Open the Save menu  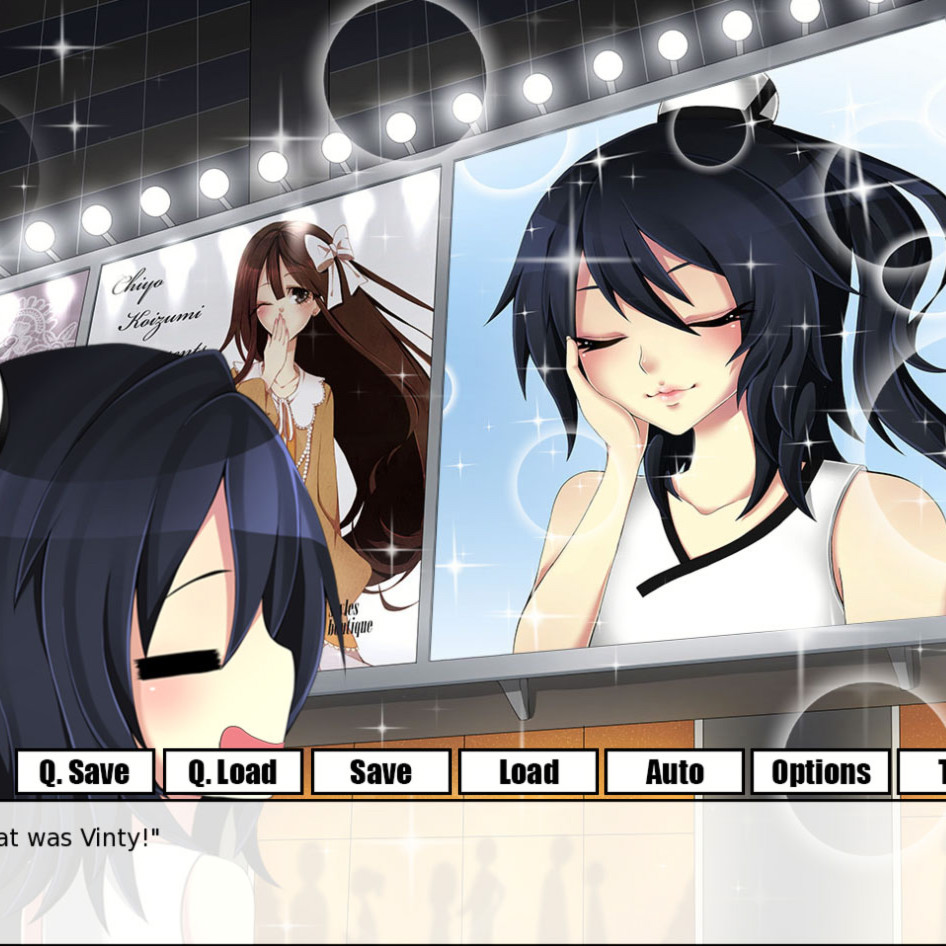pos(380,772)
